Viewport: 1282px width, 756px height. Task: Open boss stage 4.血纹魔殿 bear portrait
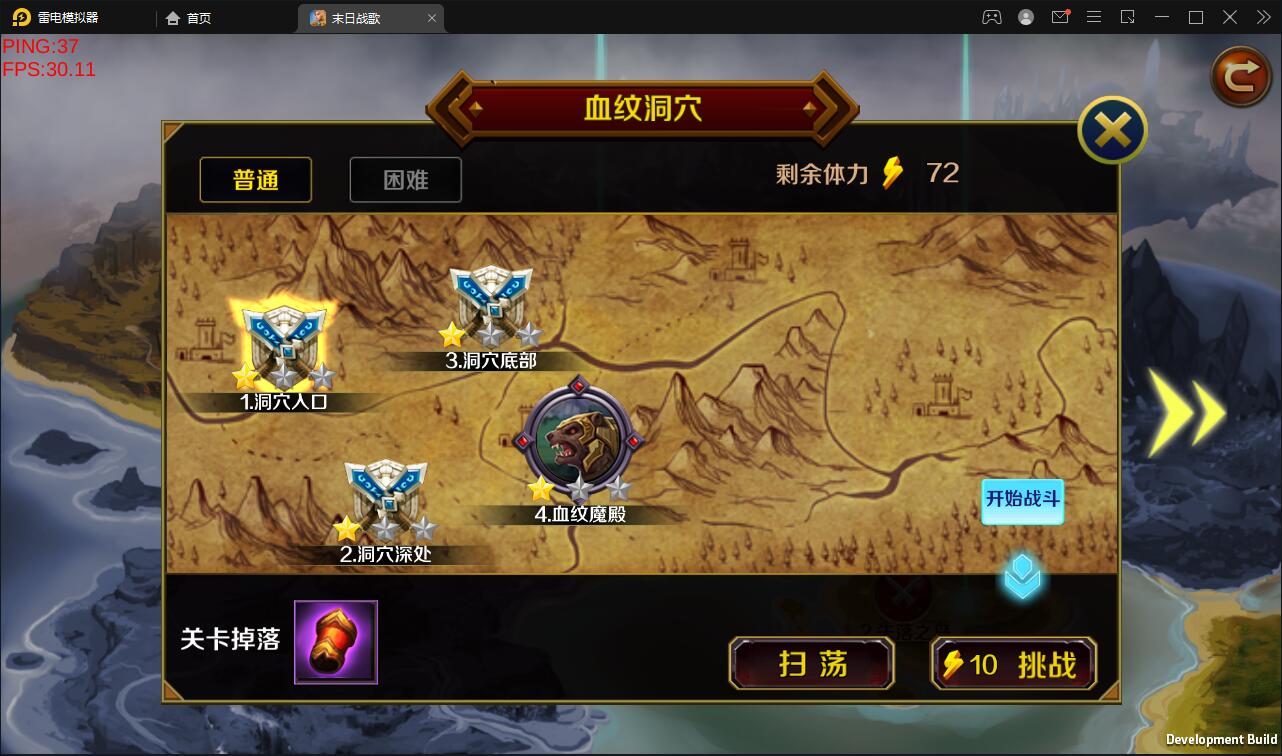[x=578, y=440]
